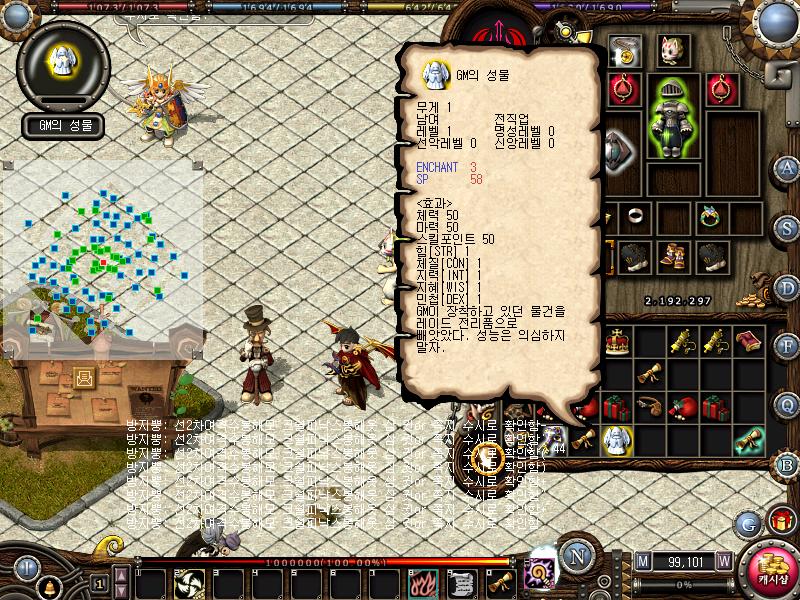The width and height of the screenshot is (800, 600).
Task: Click the round Q menu button
Action: pyautogui.click(x=786, y=405)
